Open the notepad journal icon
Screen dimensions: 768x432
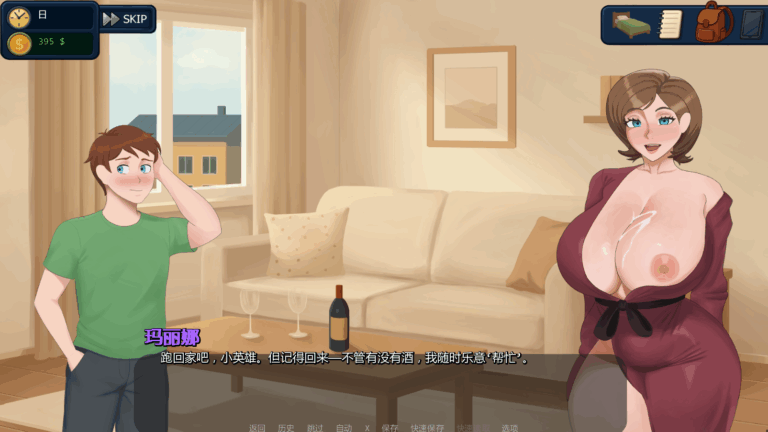tap(670, 24)
